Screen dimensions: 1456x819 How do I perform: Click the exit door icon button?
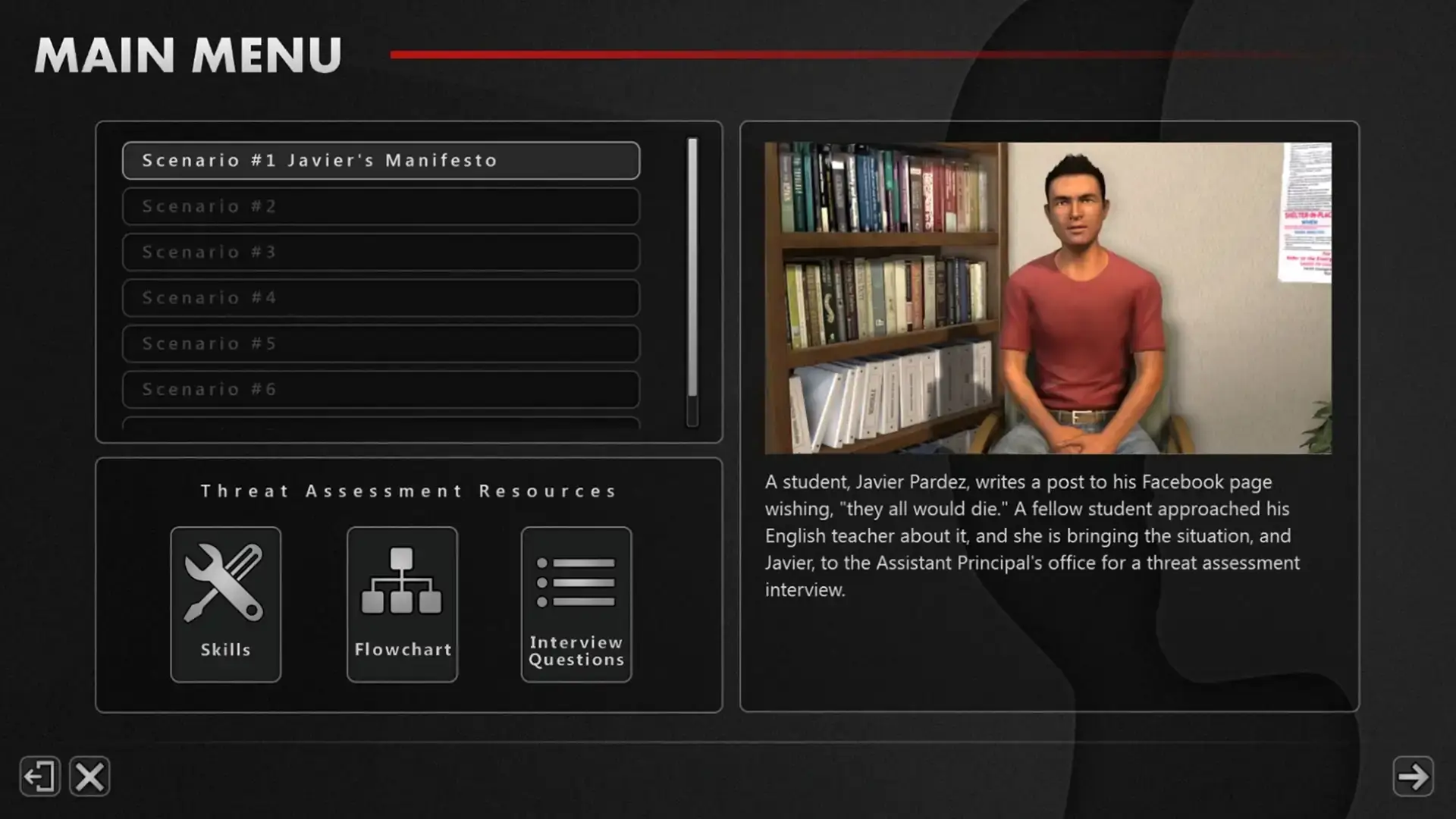click(x=39, y=777)
